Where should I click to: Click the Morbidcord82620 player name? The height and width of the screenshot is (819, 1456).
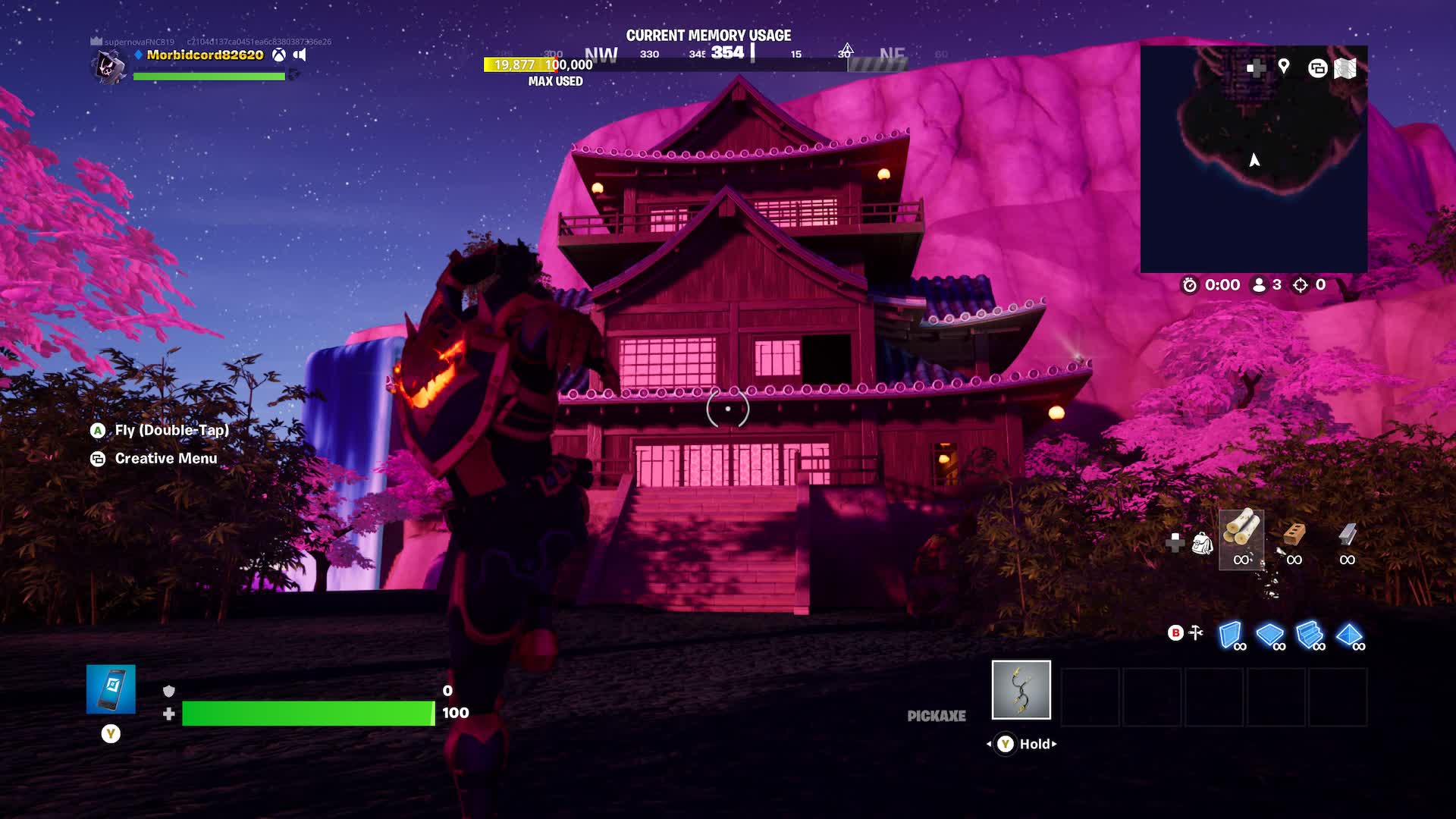pos(205,55)
